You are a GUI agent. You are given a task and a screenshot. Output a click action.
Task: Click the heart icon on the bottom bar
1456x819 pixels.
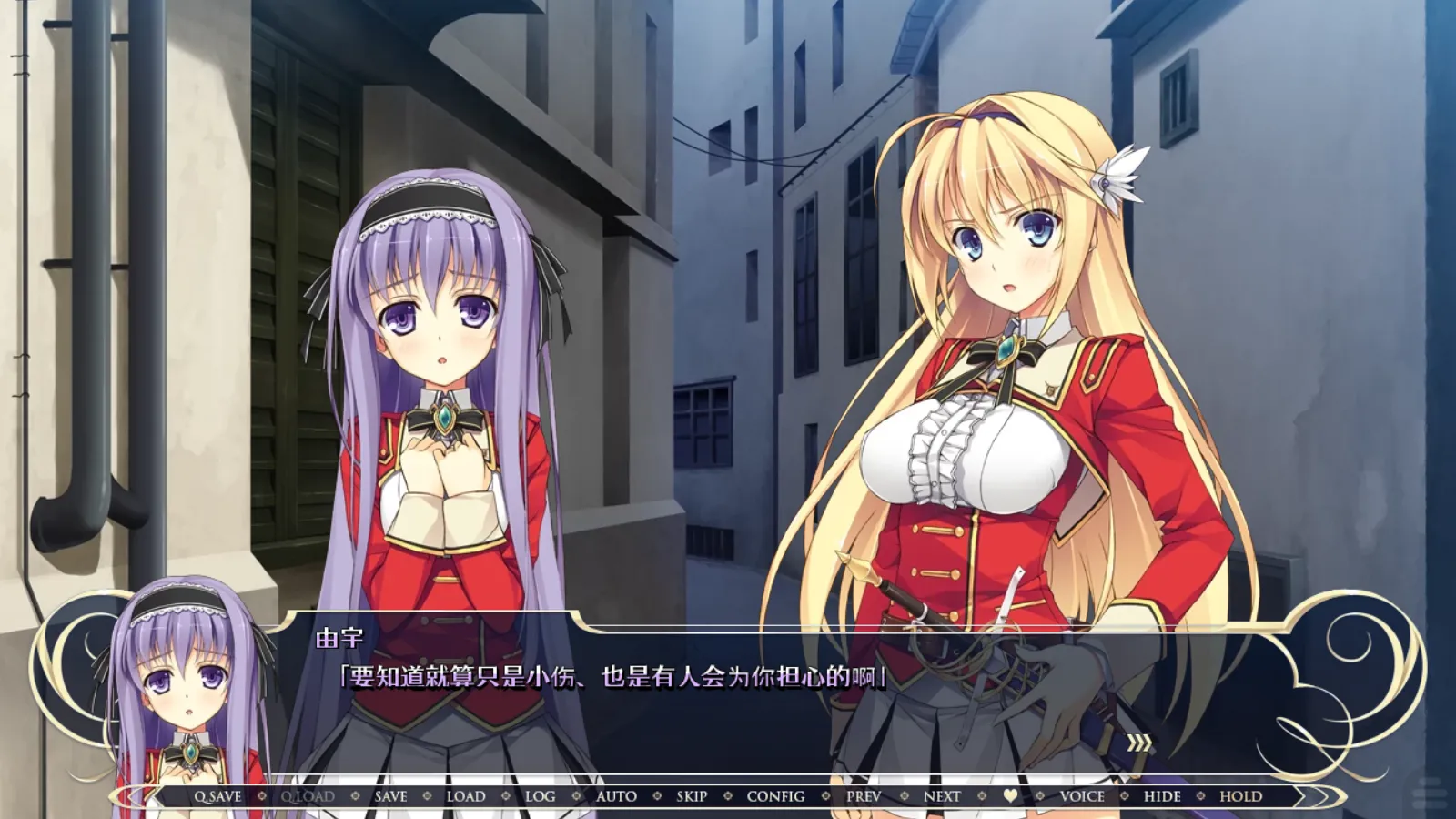tap(1010, 795)
